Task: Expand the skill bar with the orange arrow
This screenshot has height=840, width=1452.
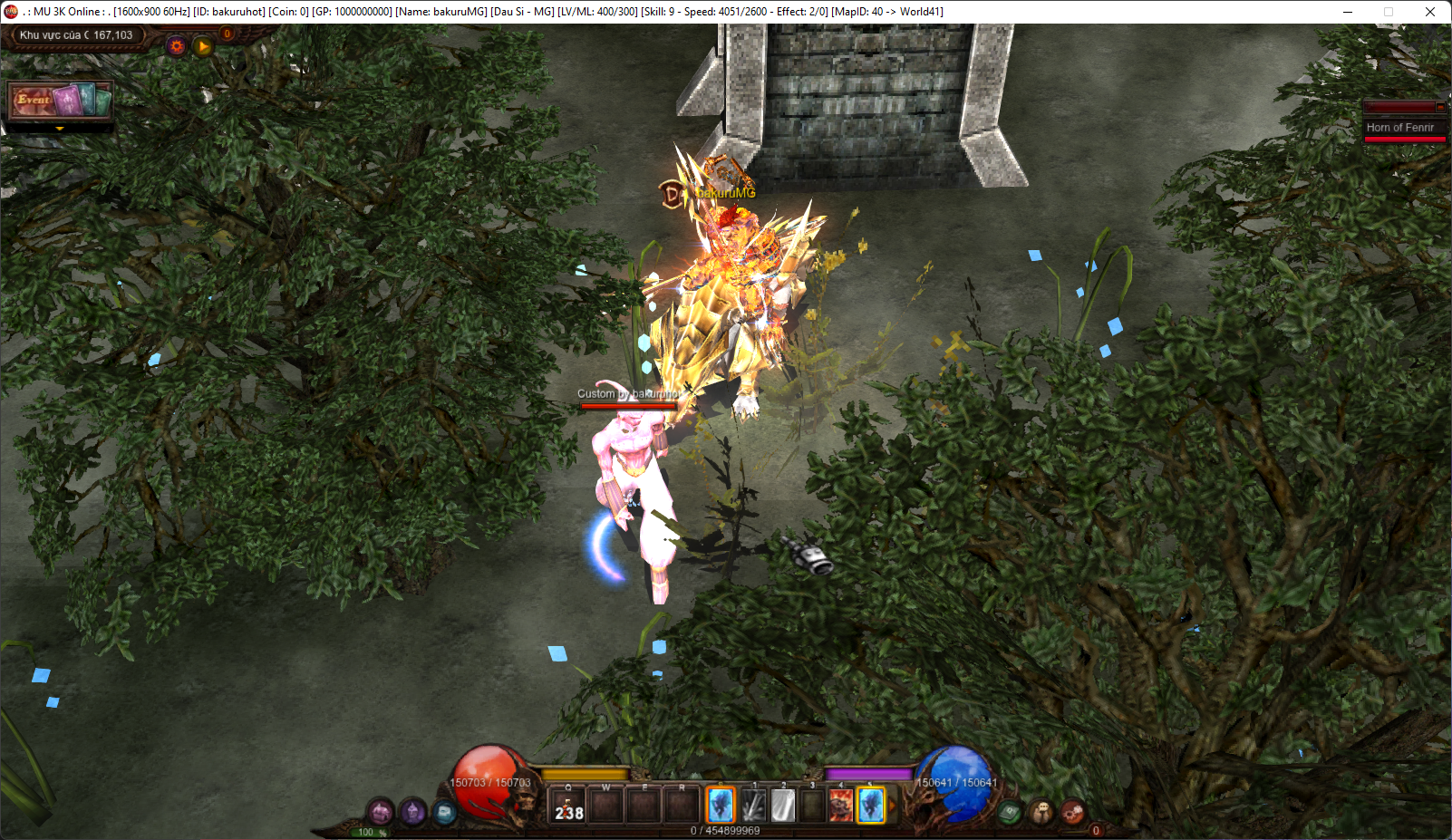Action: [892, 806]
